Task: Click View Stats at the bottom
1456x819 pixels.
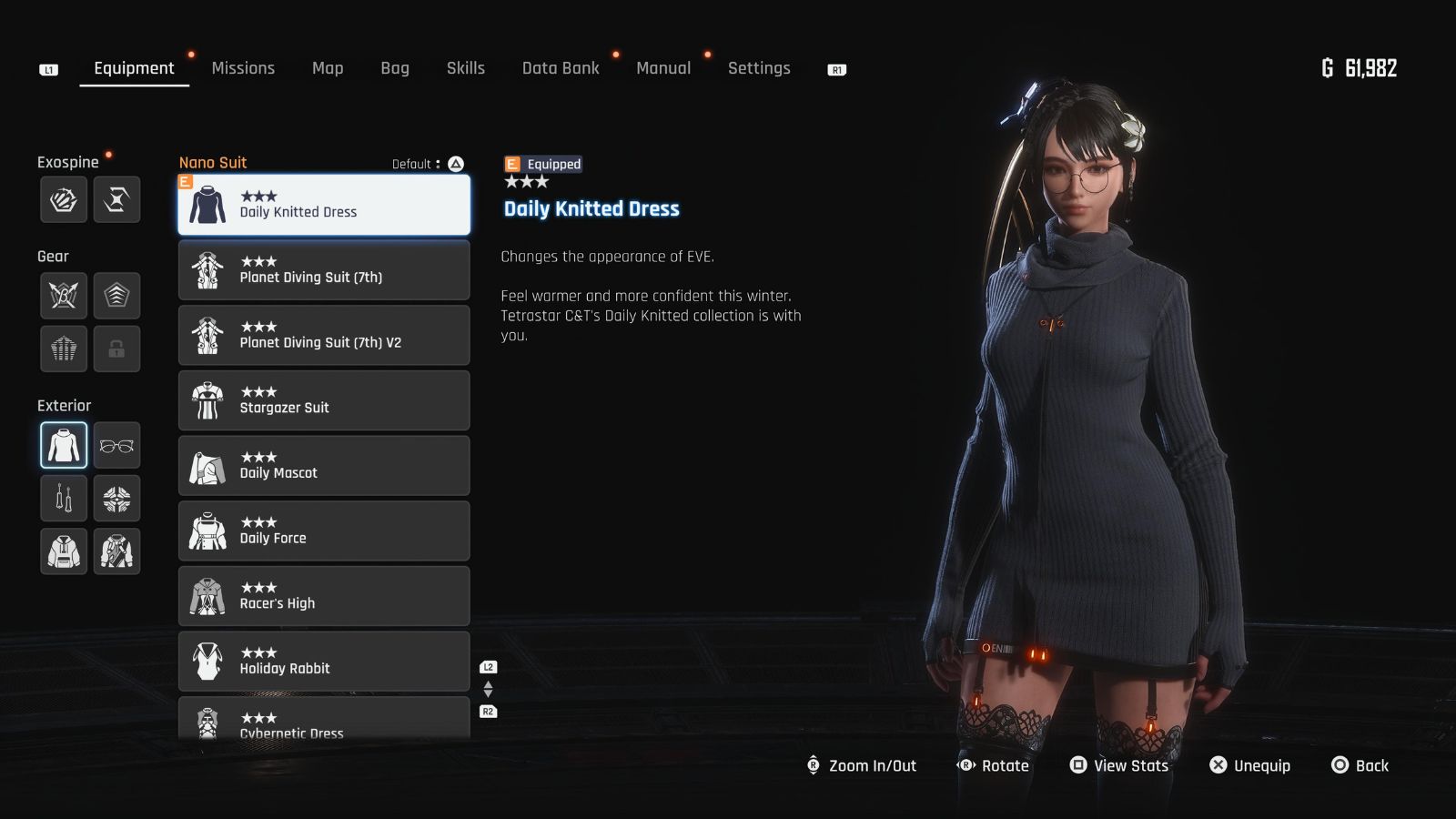Action: coord(1128,765)
